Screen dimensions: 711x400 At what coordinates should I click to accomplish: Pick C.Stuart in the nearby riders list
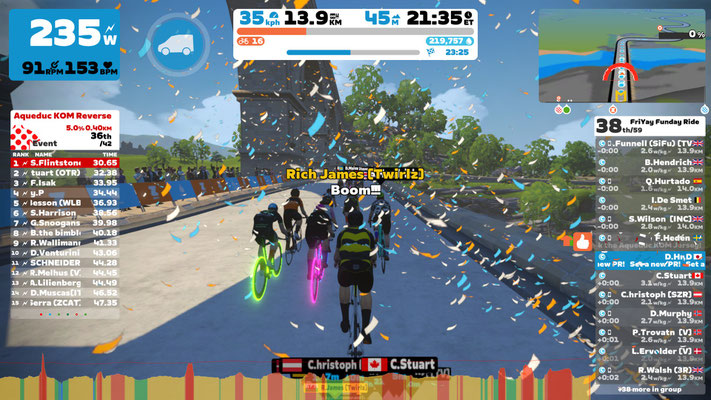[x=651, y=279]
